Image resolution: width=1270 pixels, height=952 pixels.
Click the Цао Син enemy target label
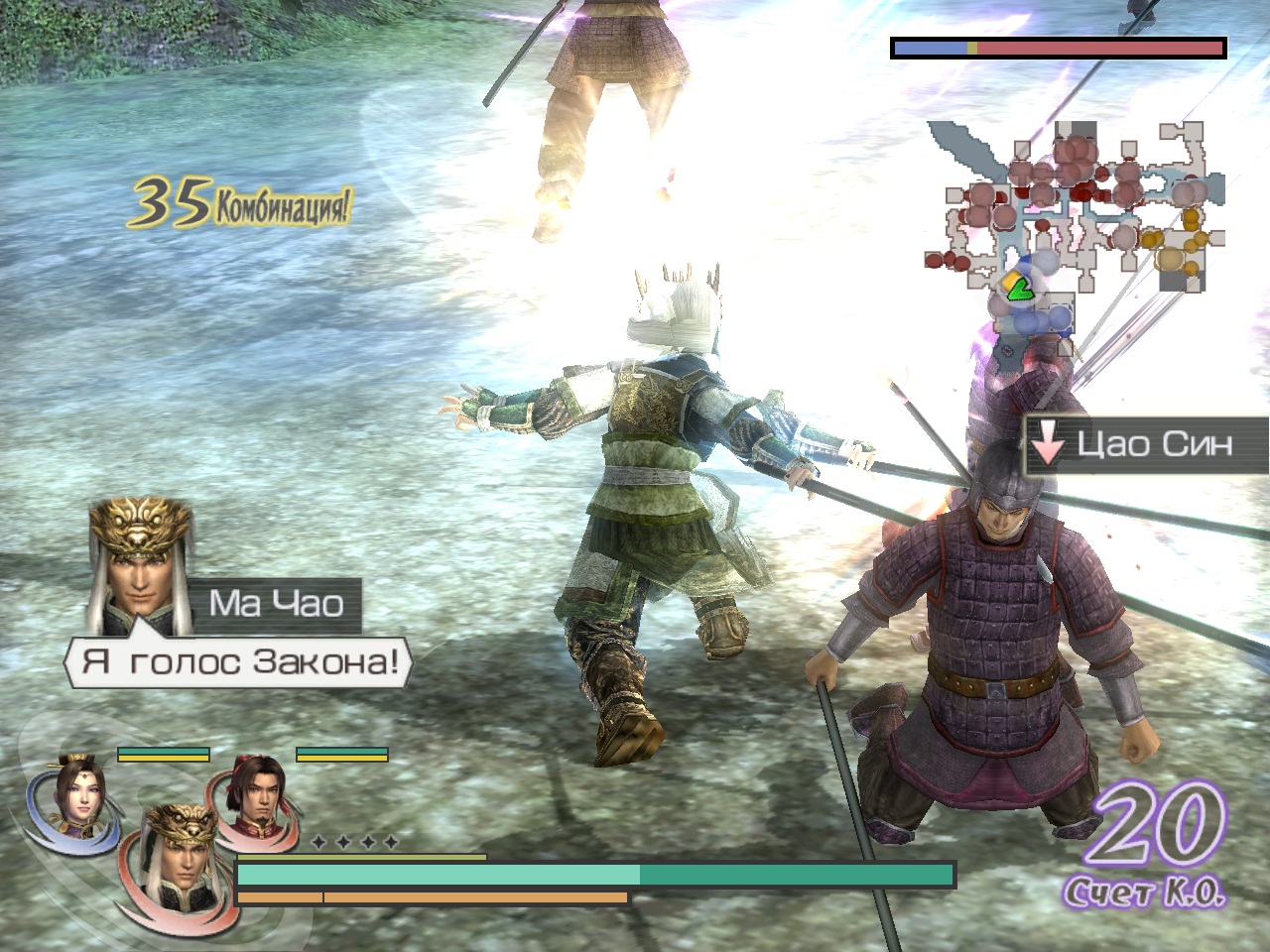[1146, 445]
